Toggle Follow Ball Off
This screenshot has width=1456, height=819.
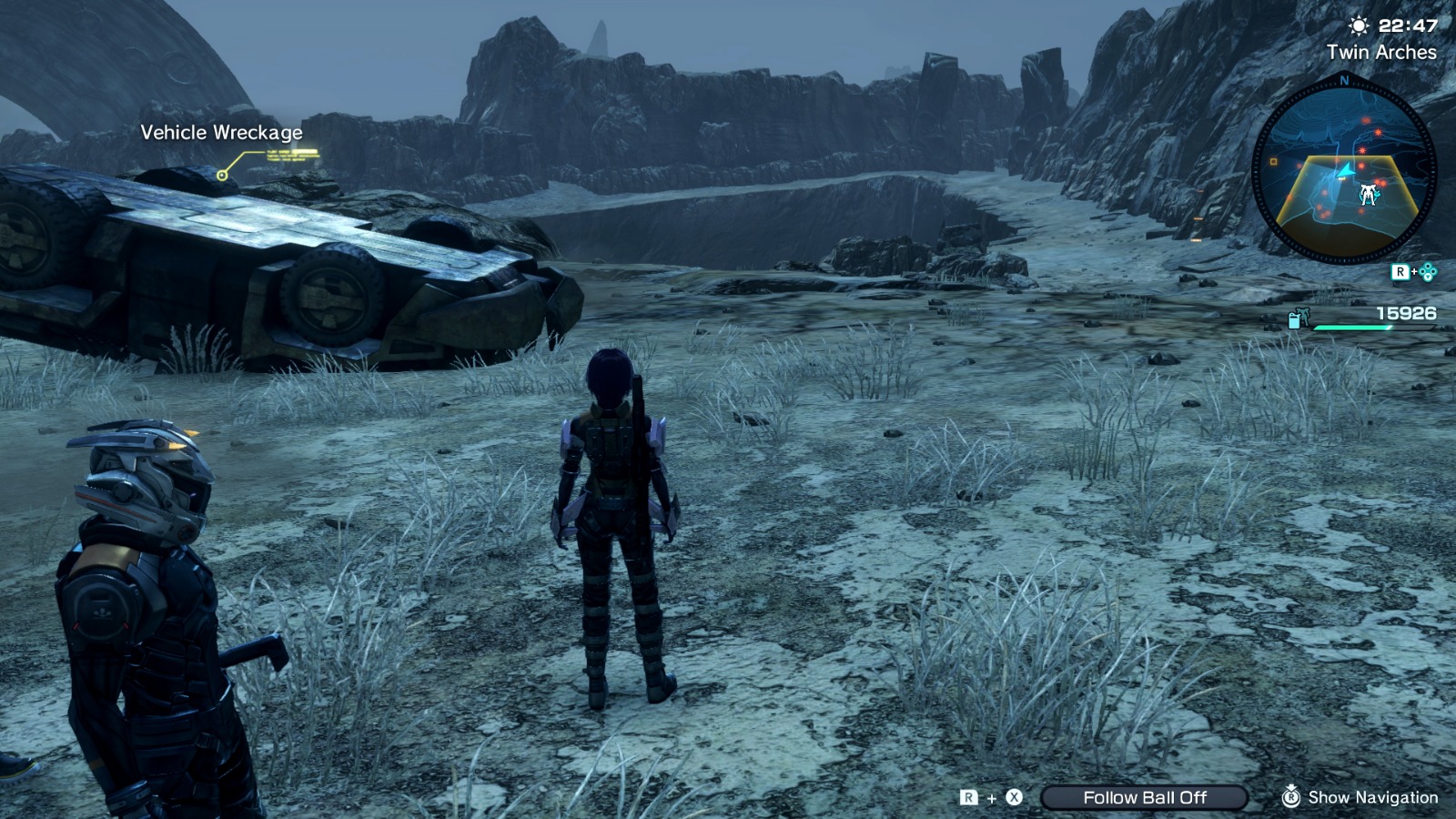[1145, 797]
